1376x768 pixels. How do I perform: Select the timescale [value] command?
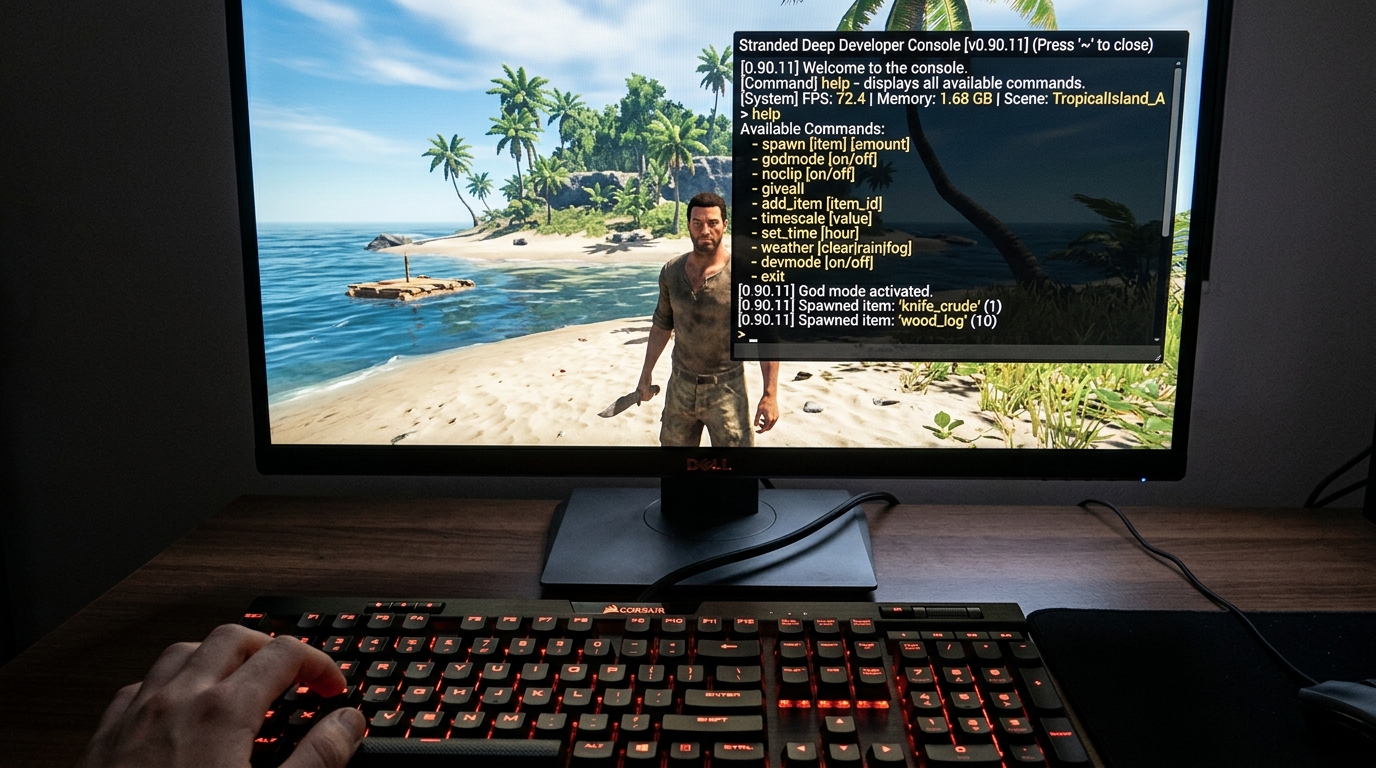pyautogui.click(x=816, y=217)
